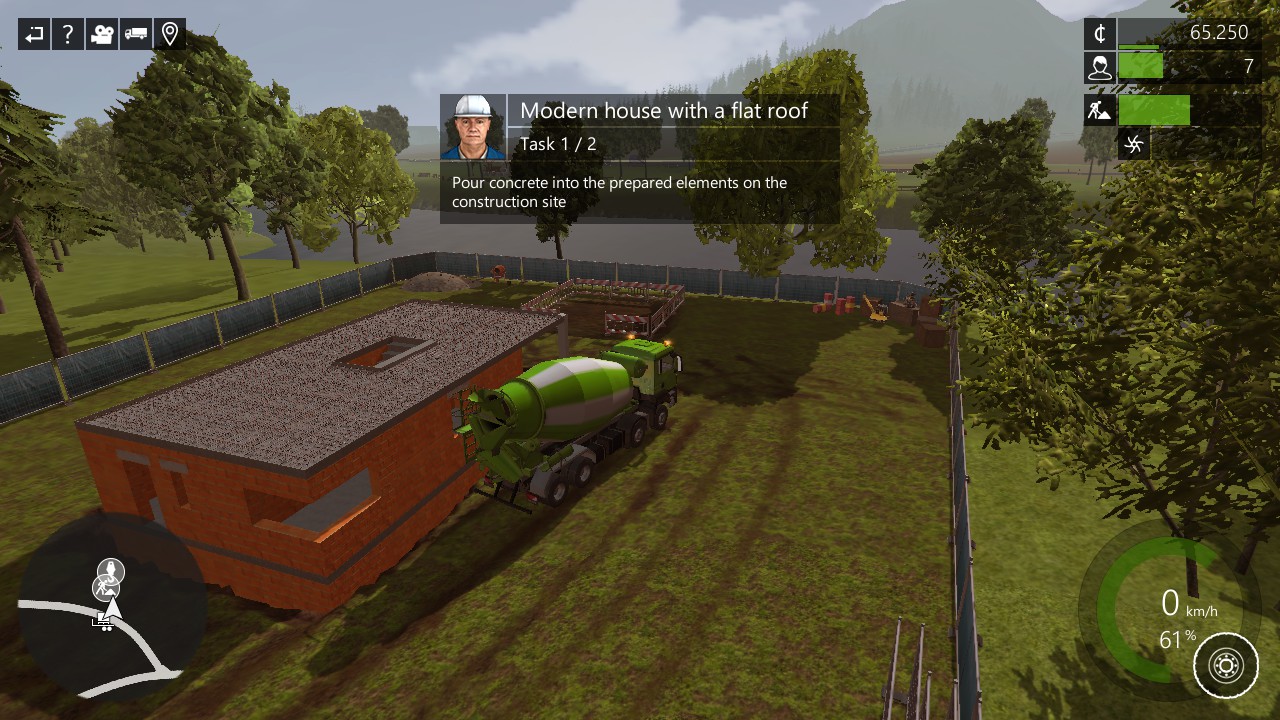Select the location pin map icon
This screenshot has width=1280, height=720.
pyautogui.click(x=170, y=35)
